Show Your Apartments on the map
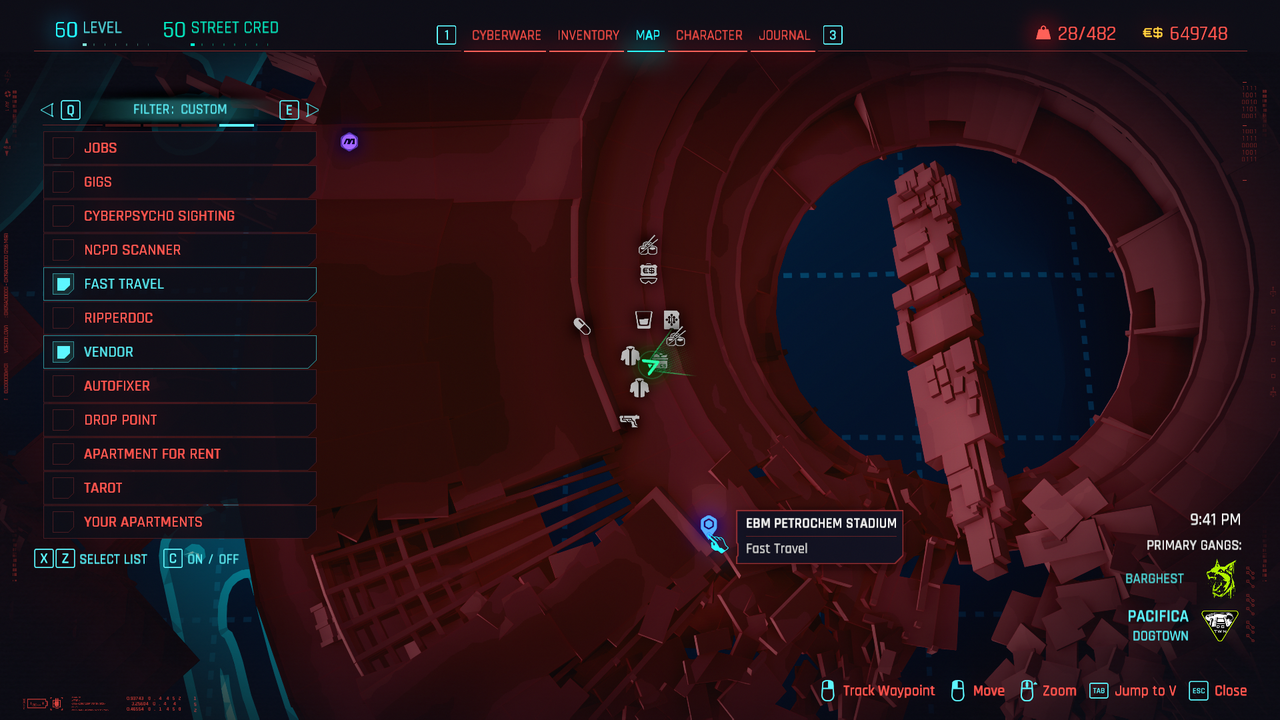 pos(64,522)
